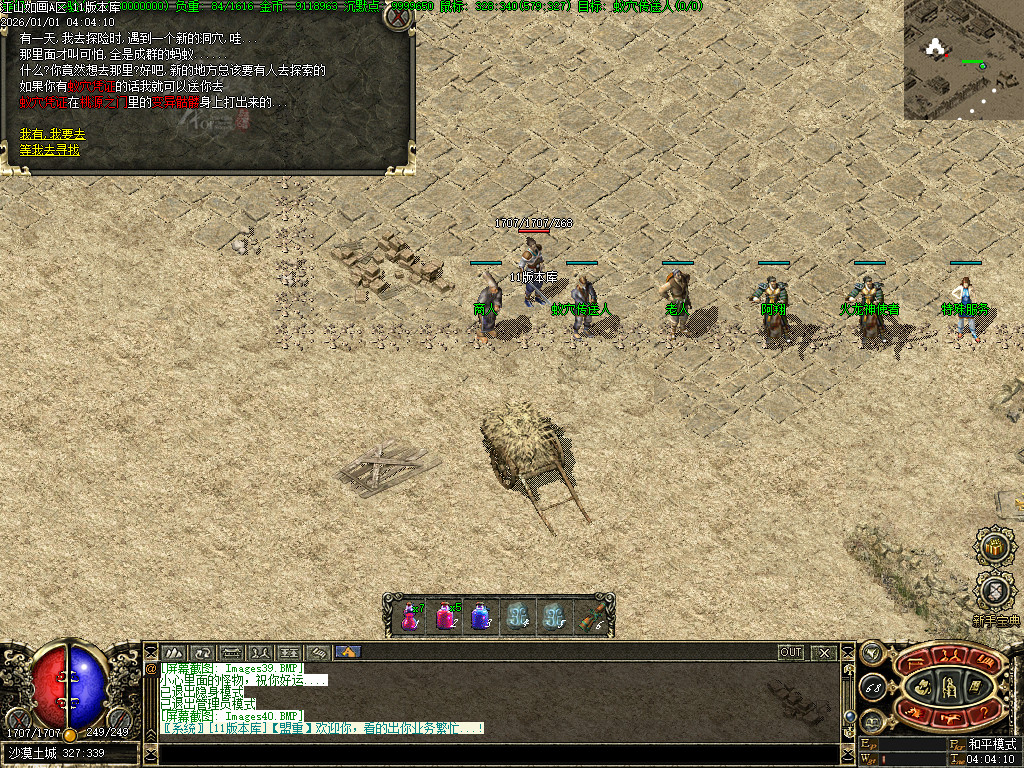Use the red potion in first belt slot
Screen dimensions: 1024x768
pyautogui.click(x=410, y=615)
